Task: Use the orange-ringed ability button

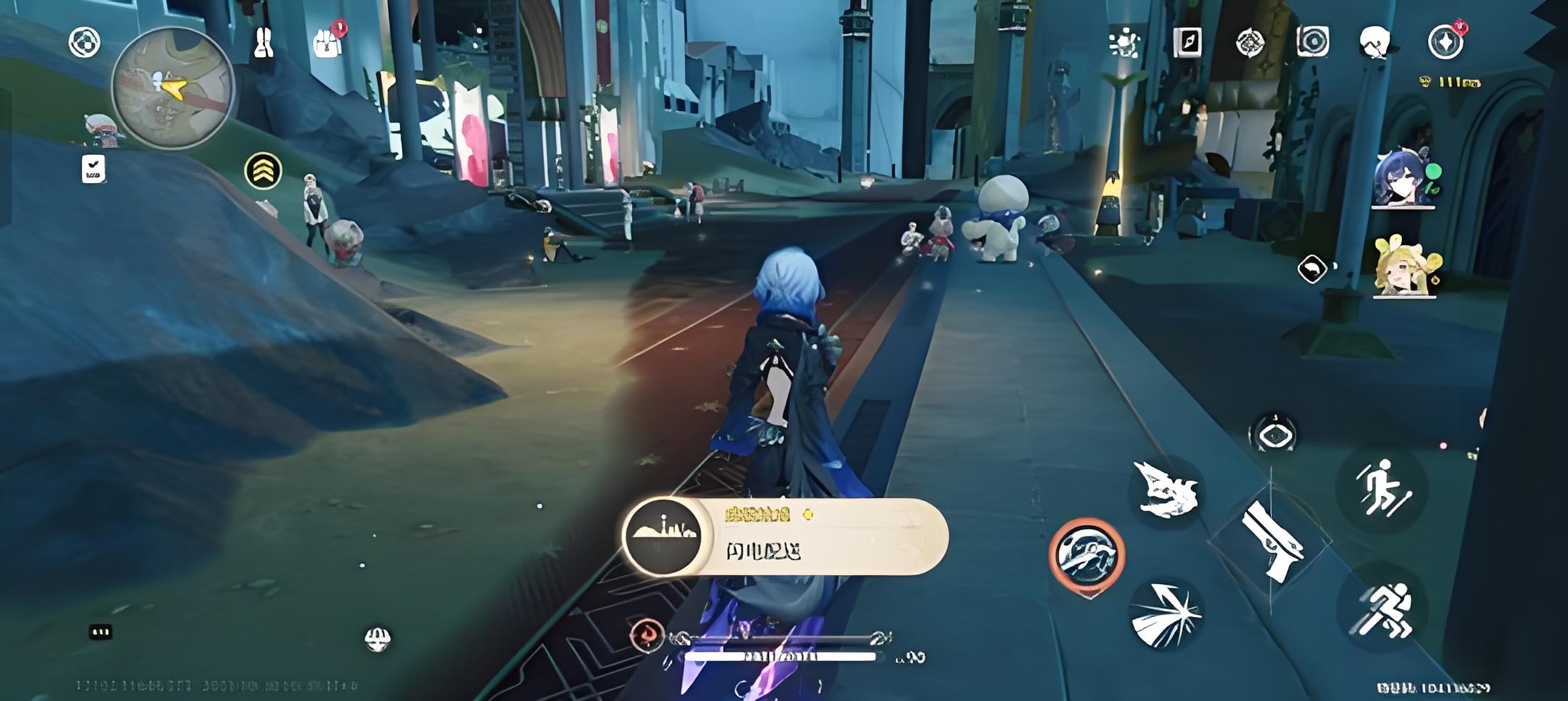Action: coord(1087,555)
